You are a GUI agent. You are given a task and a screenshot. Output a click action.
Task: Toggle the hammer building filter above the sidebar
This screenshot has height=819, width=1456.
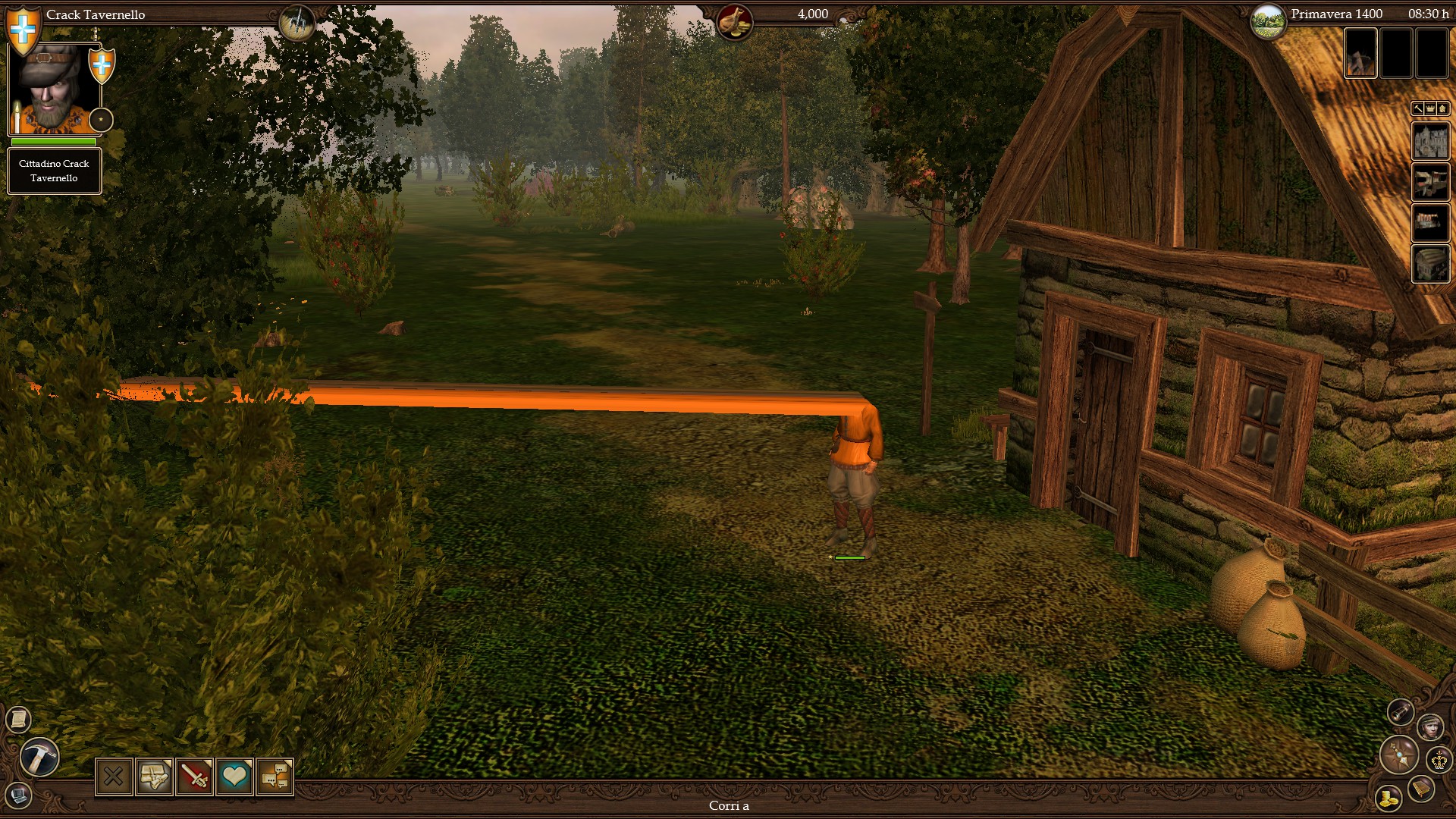[x=1417, y=108]
